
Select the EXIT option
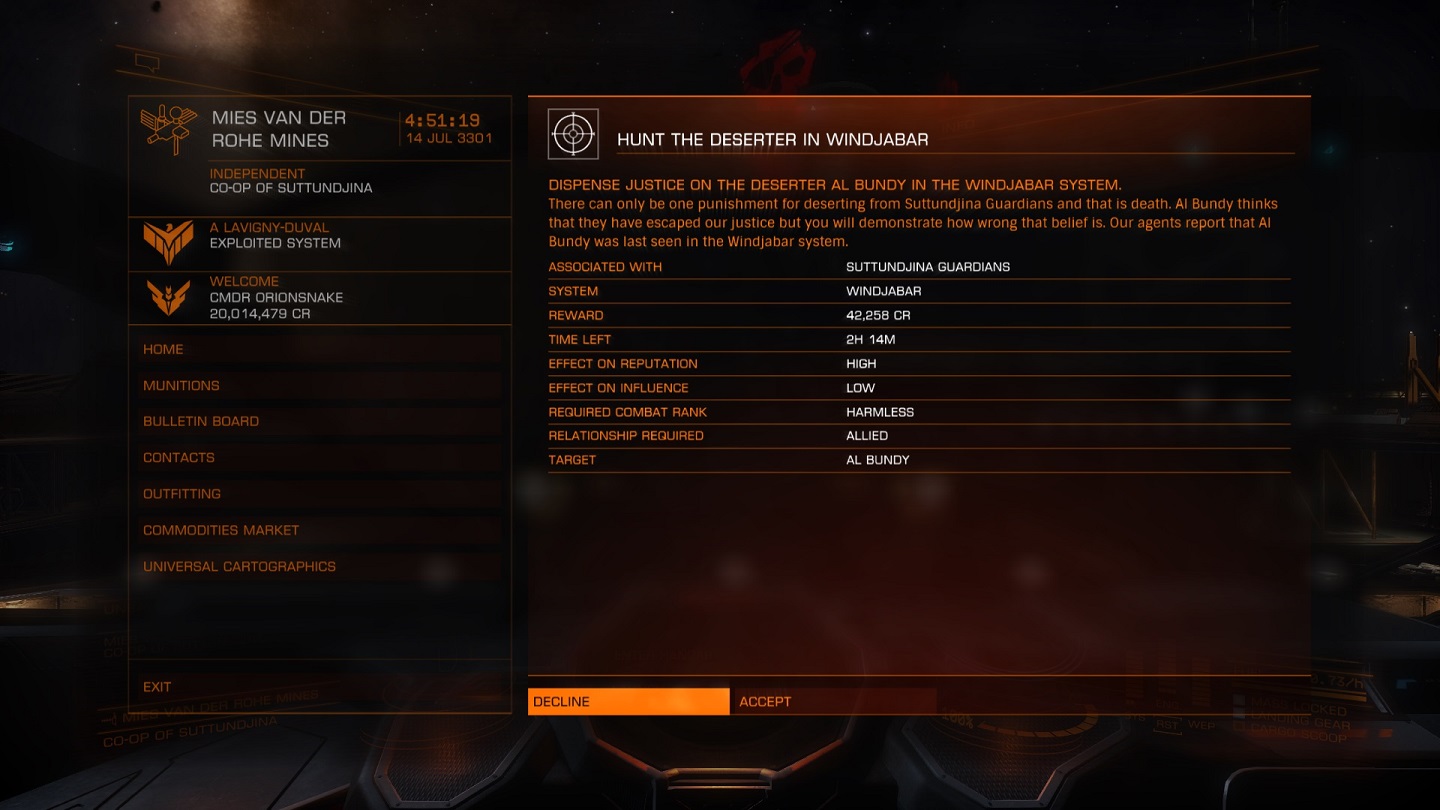pyautogui.click(x=157, y=687)
